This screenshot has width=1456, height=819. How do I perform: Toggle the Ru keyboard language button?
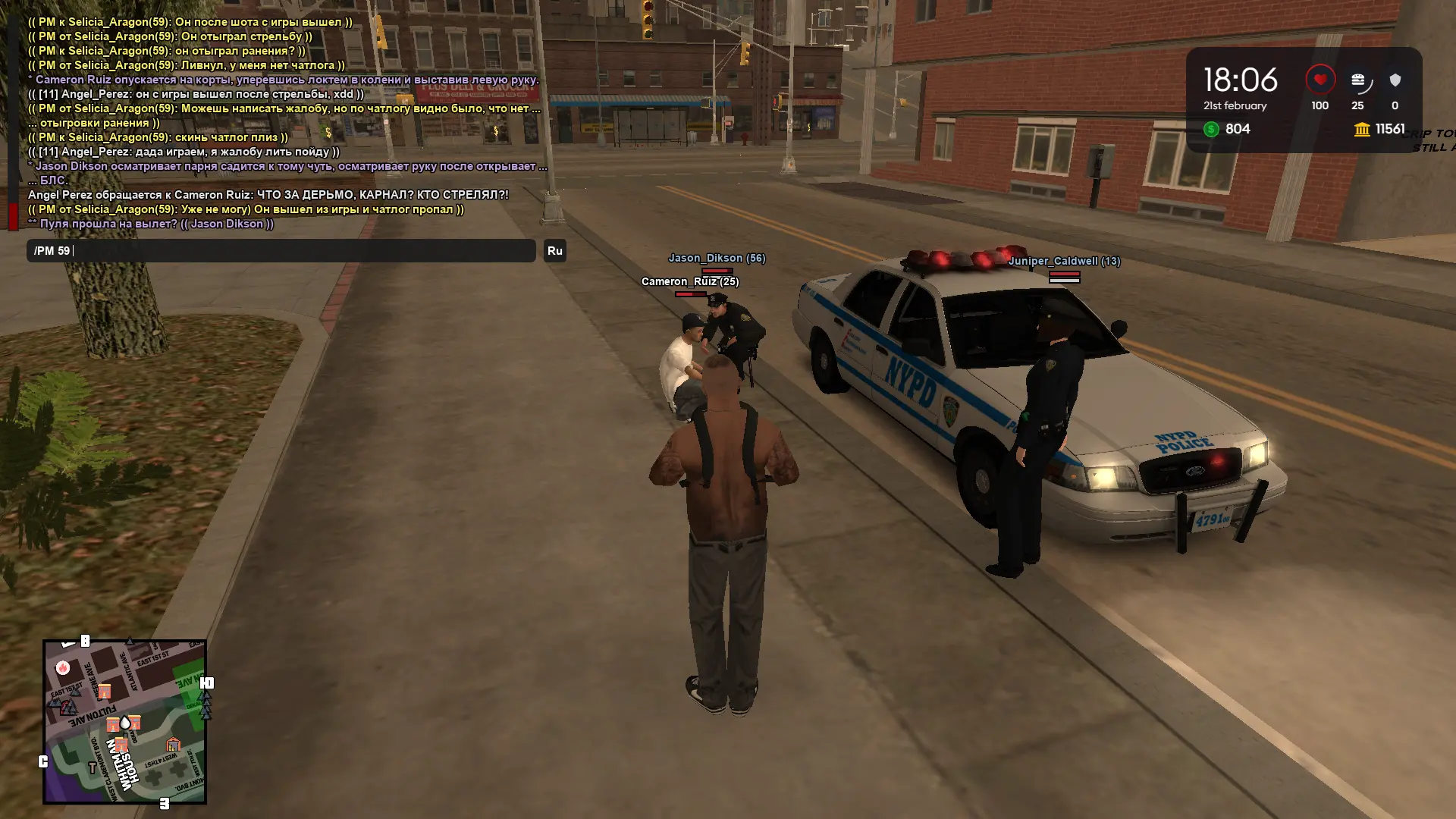554,251
